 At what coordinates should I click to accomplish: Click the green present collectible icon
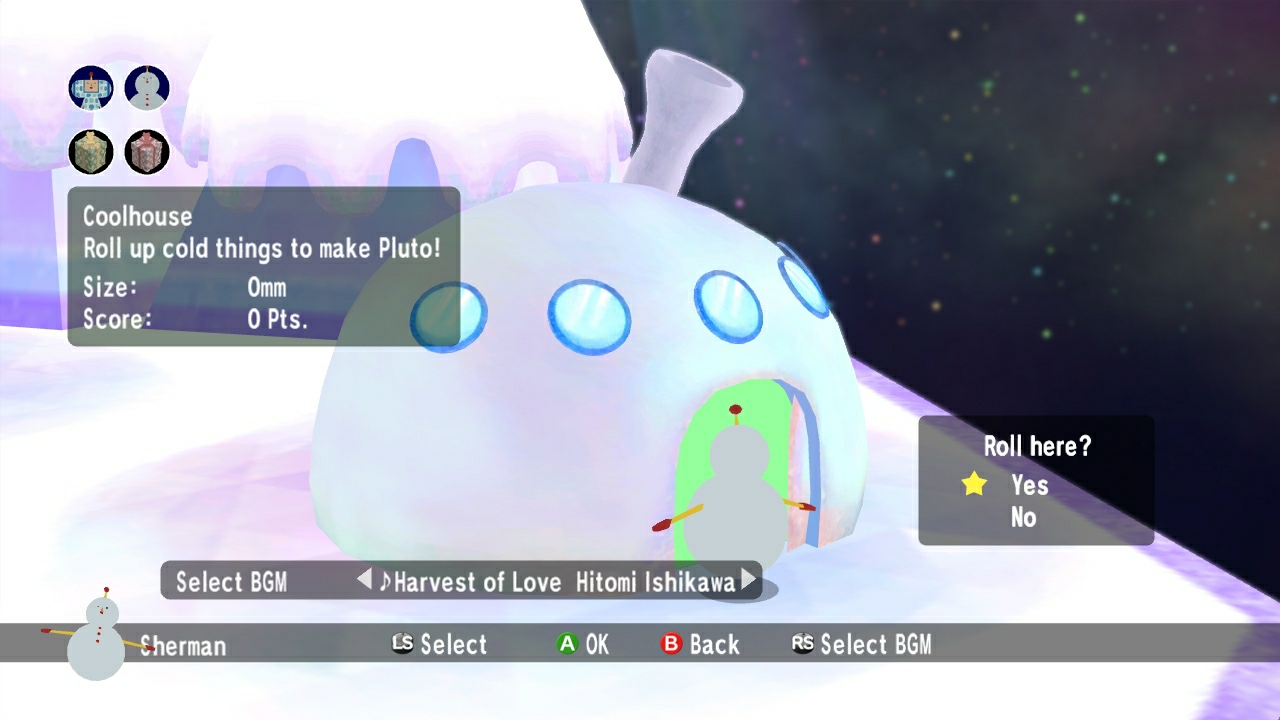[90, 153]
